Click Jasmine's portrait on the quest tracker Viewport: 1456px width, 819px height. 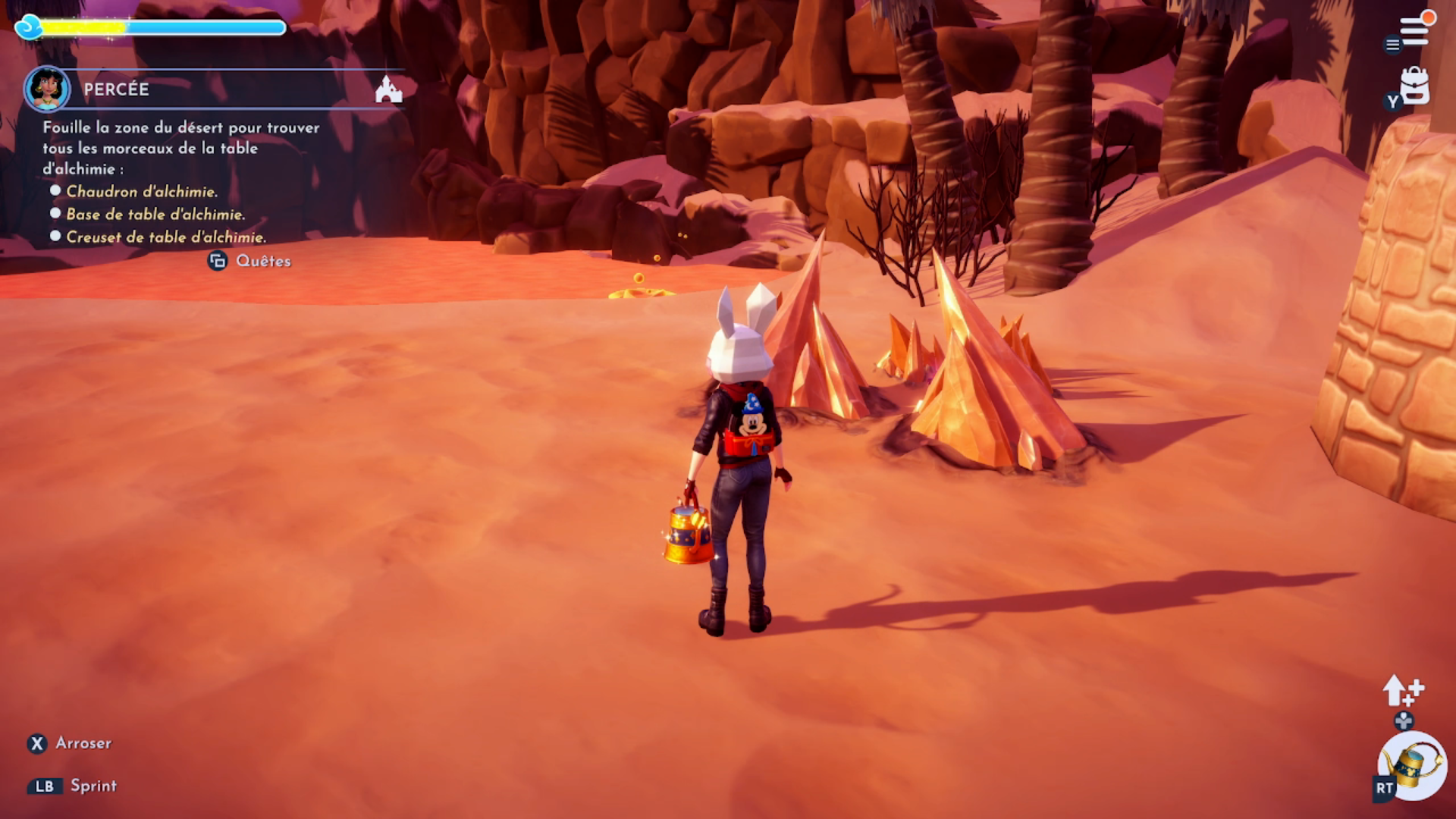(47, 89)
